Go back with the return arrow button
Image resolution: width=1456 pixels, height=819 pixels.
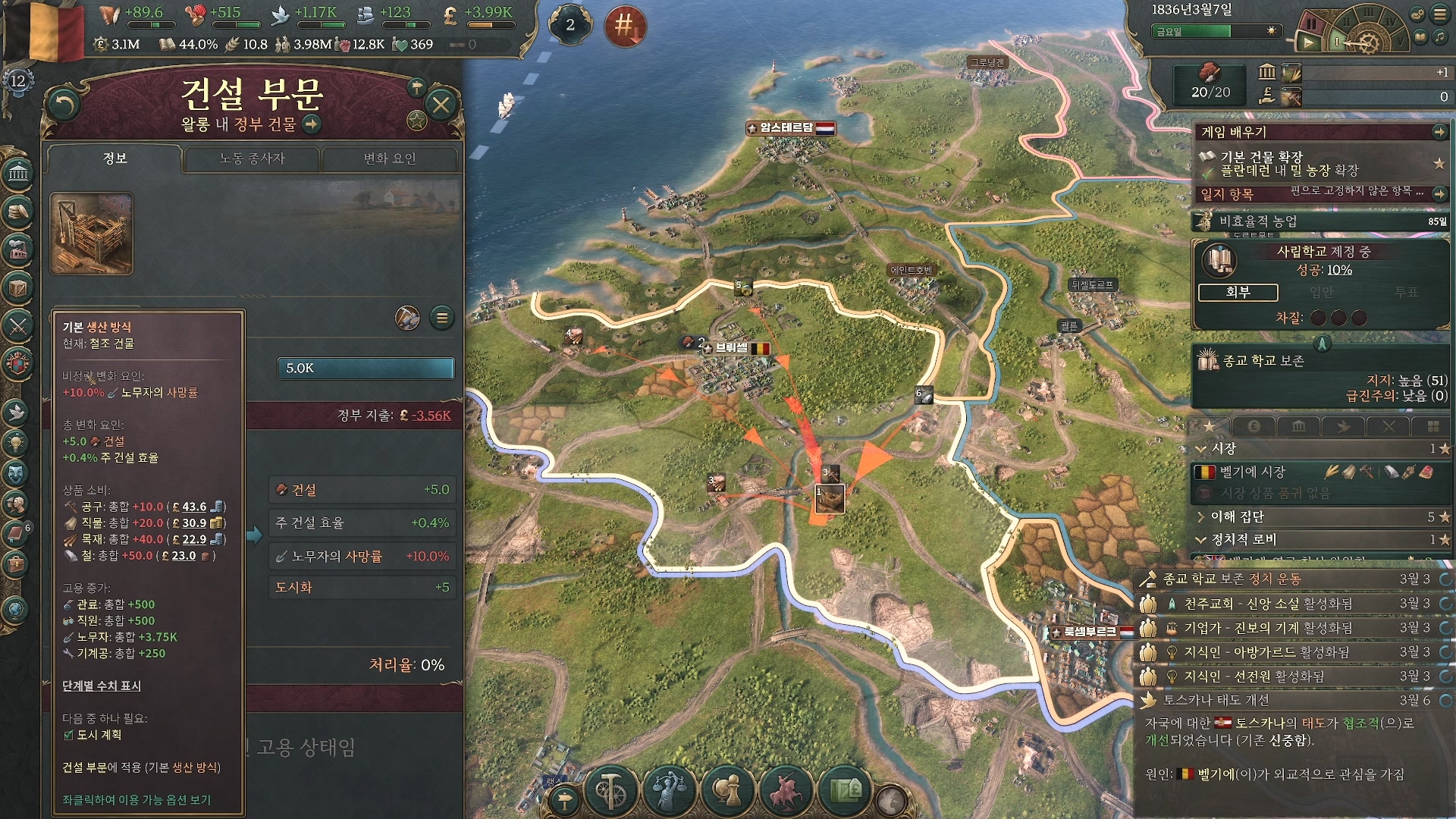tap(63, 105)
